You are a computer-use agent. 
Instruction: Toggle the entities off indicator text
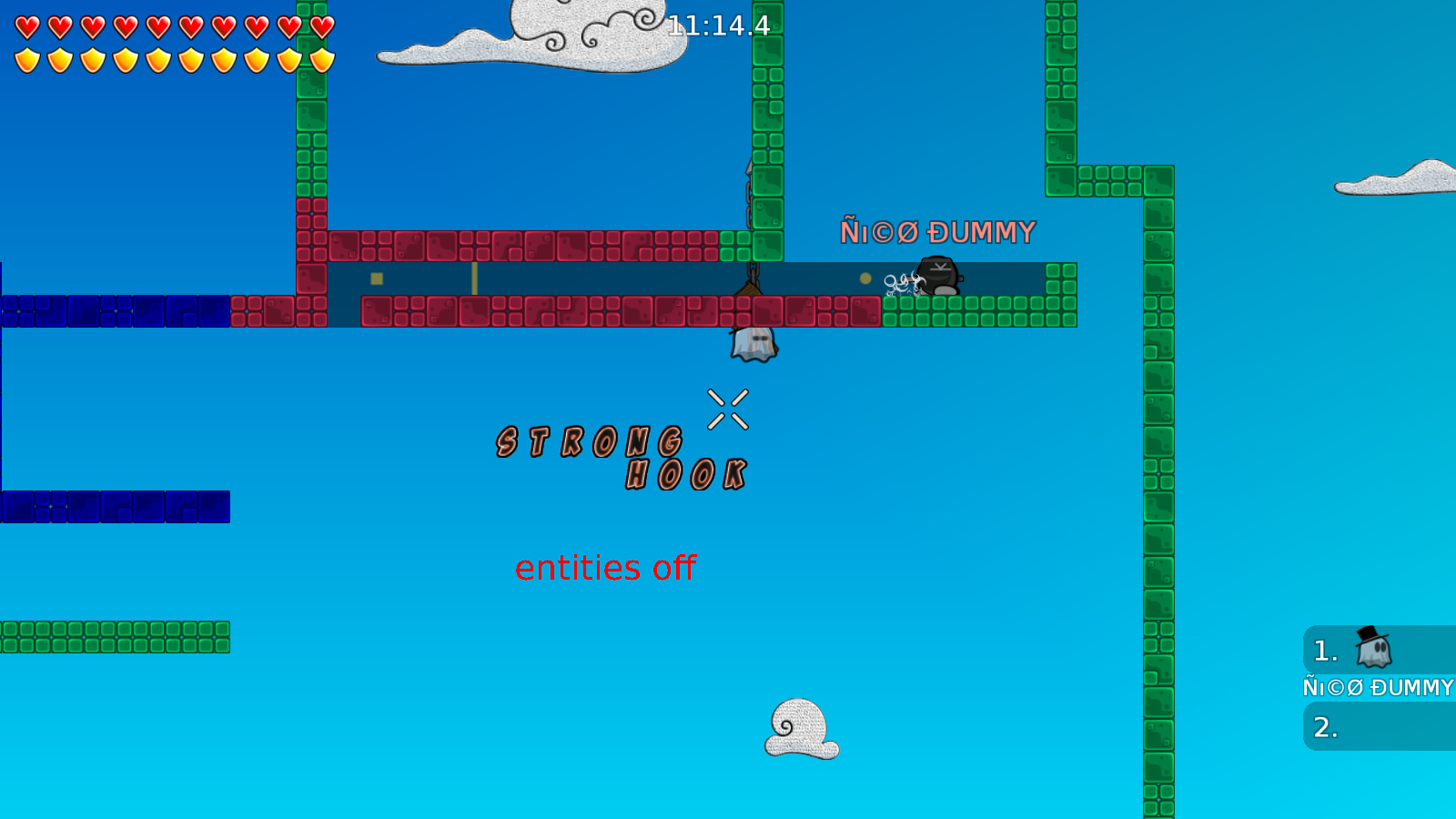[605, 567]
